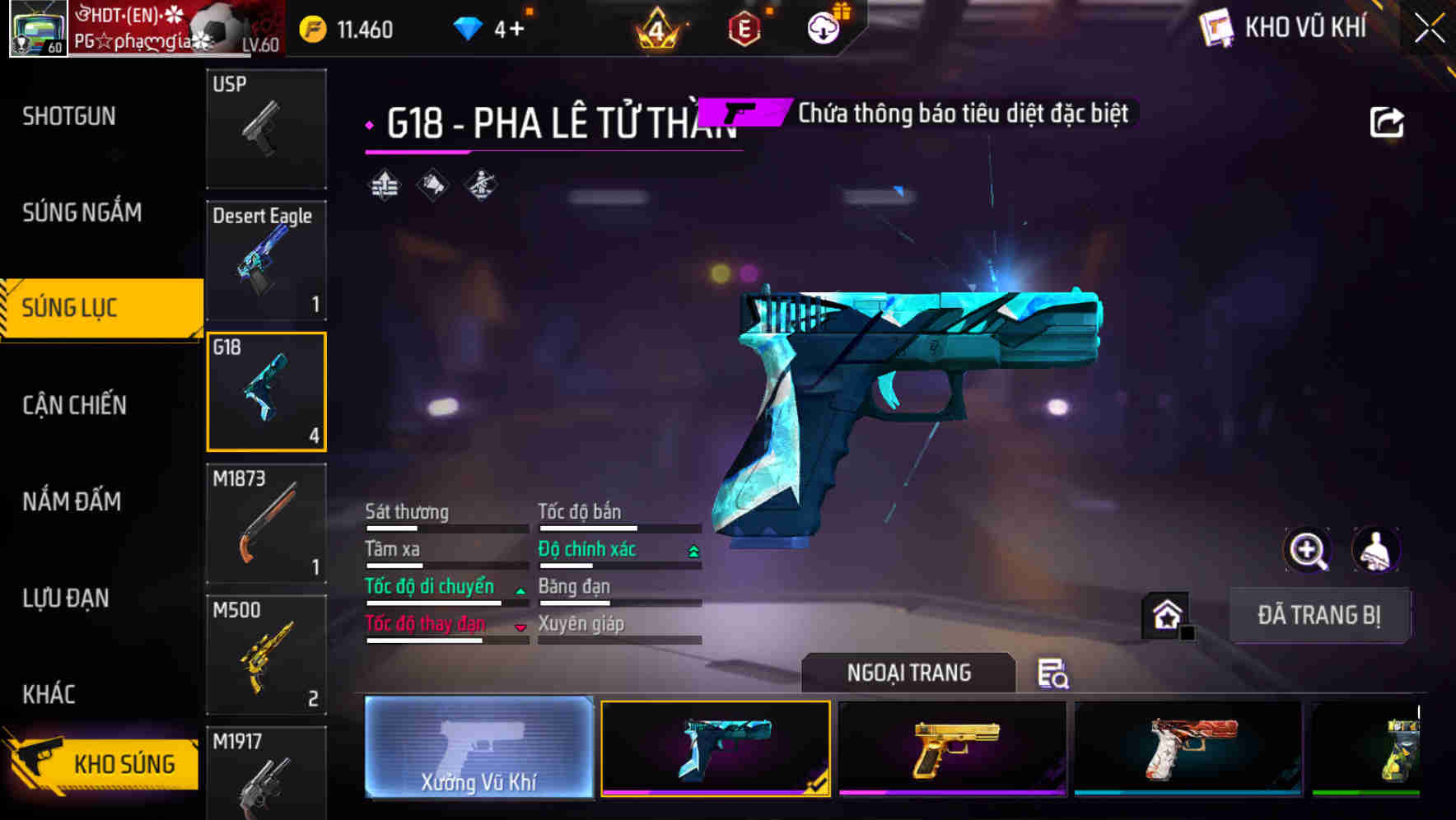Open the NGOẠI TRANG tab
This screenshot has height=820, width=1456.
908,673
